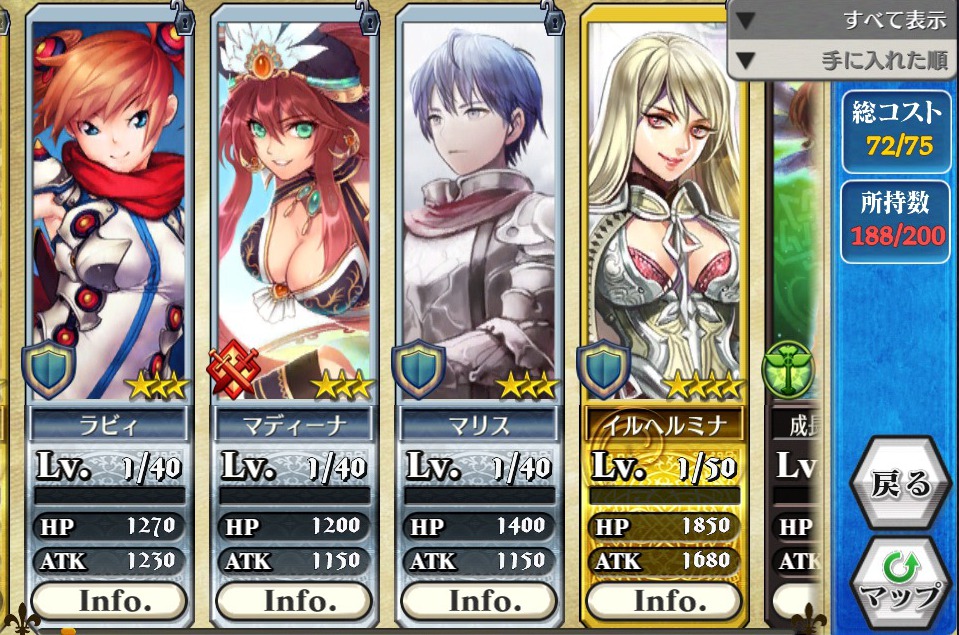
Task: Show Info for マディーナ card
Action: pos(293,600)
